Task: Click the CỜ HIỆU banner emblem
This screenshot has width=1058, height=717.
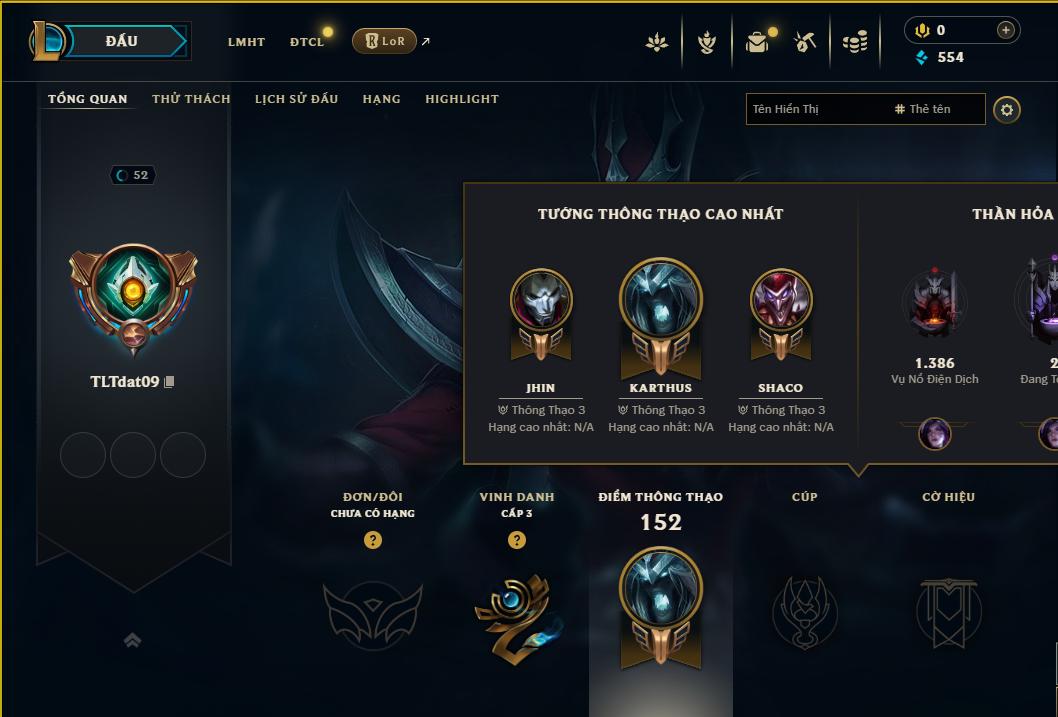Action: (948, 611)
